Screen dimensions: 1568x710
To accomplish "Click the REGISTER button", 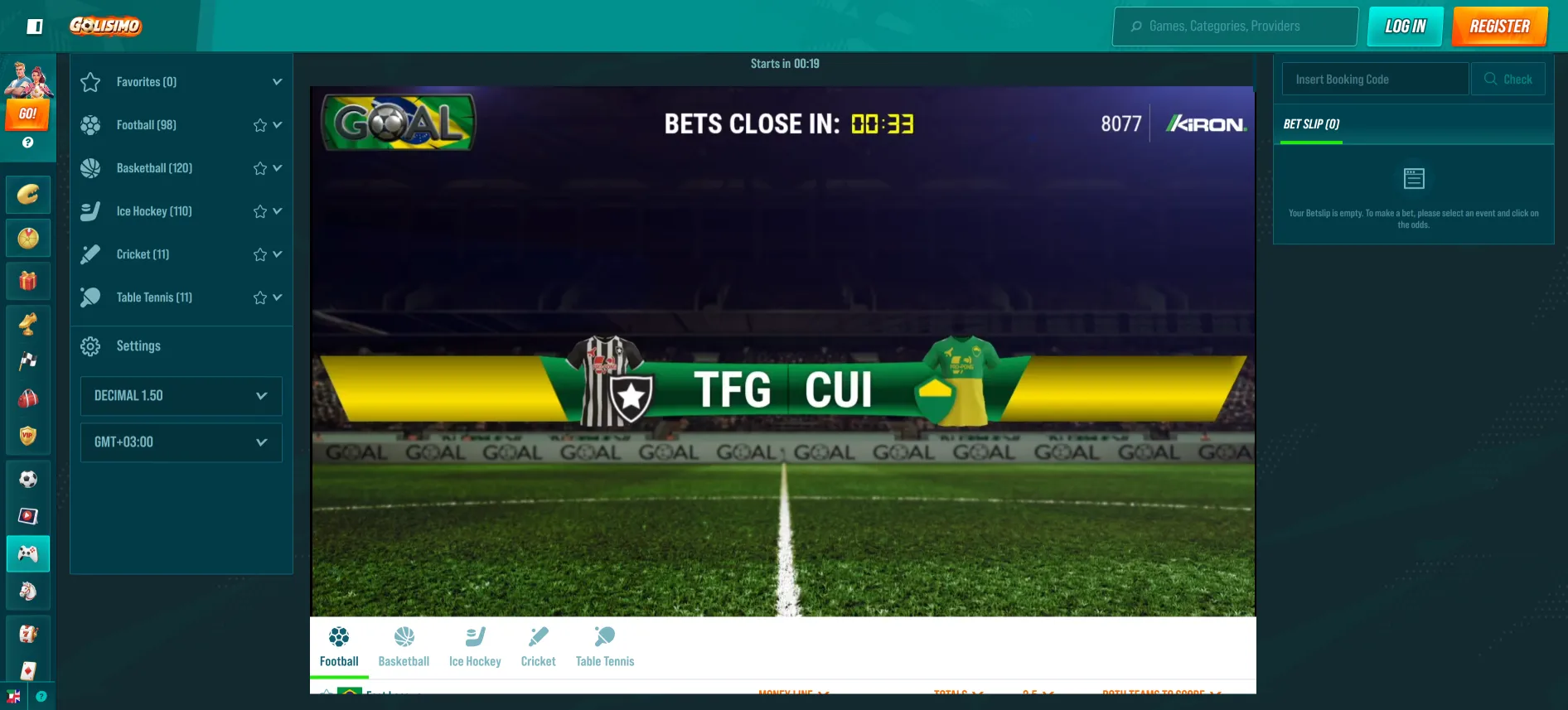I will coord(1498,26).
